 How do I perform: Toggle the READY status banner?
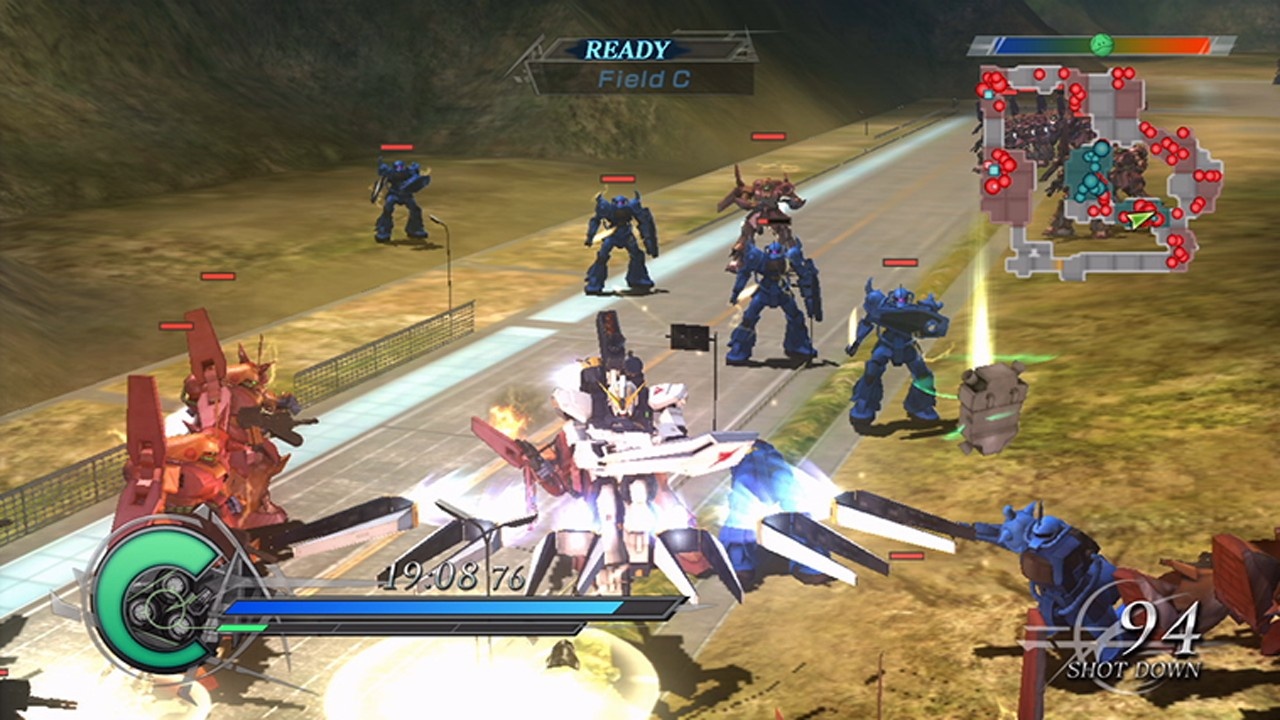point(628,47)
